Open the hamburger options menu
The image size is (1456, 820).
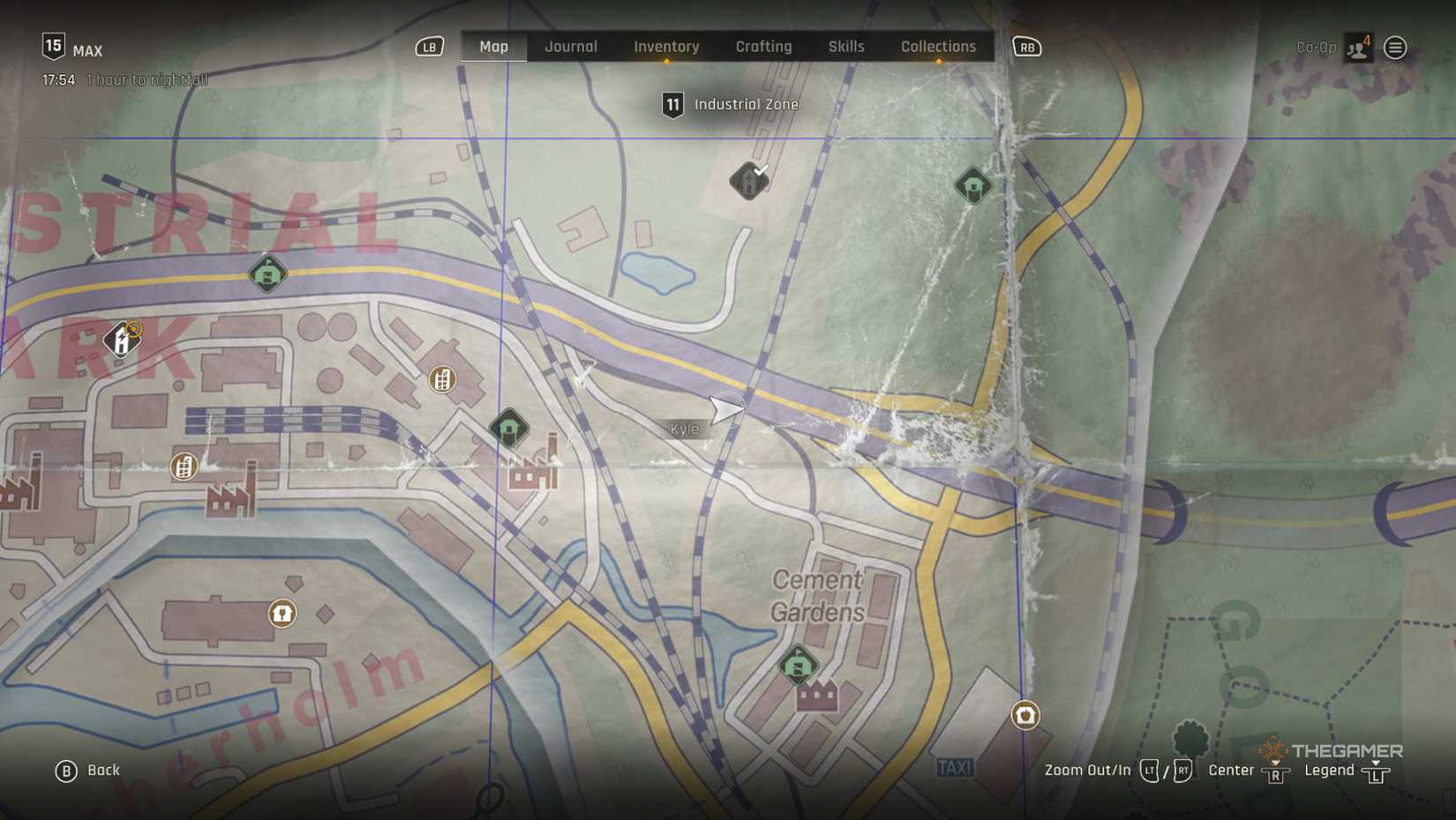pyautogui.click(x=1394, y=48)
